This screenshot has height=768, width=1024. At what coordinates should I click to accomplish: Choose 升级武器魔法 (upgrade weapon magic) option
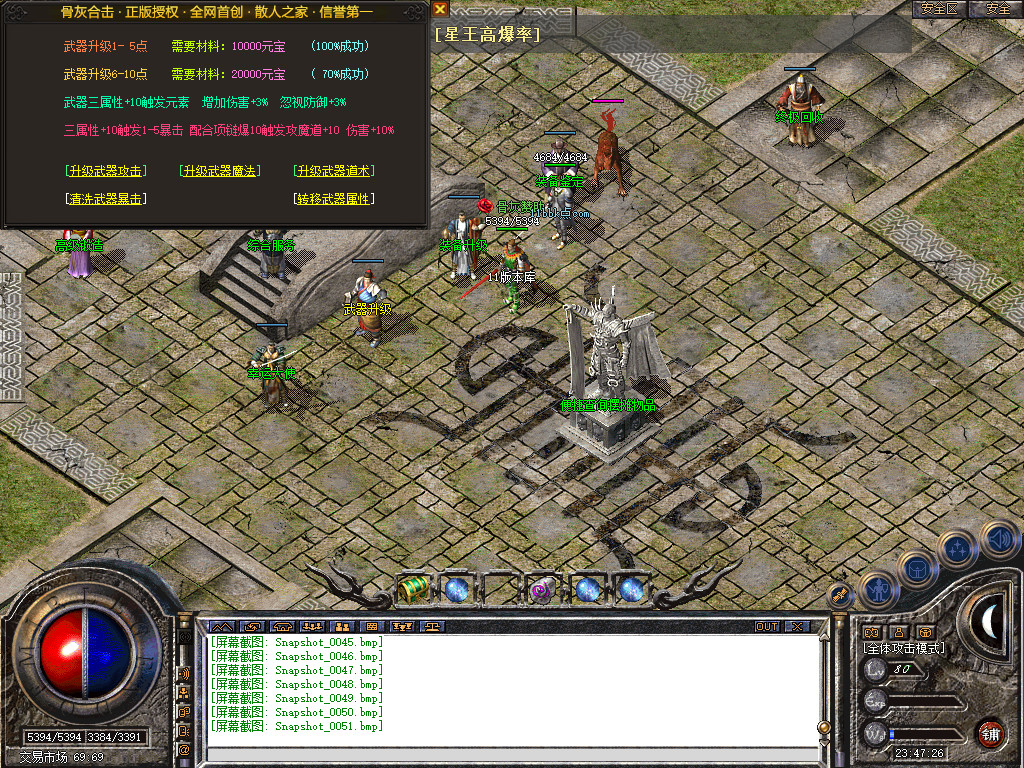pos(219,171)
